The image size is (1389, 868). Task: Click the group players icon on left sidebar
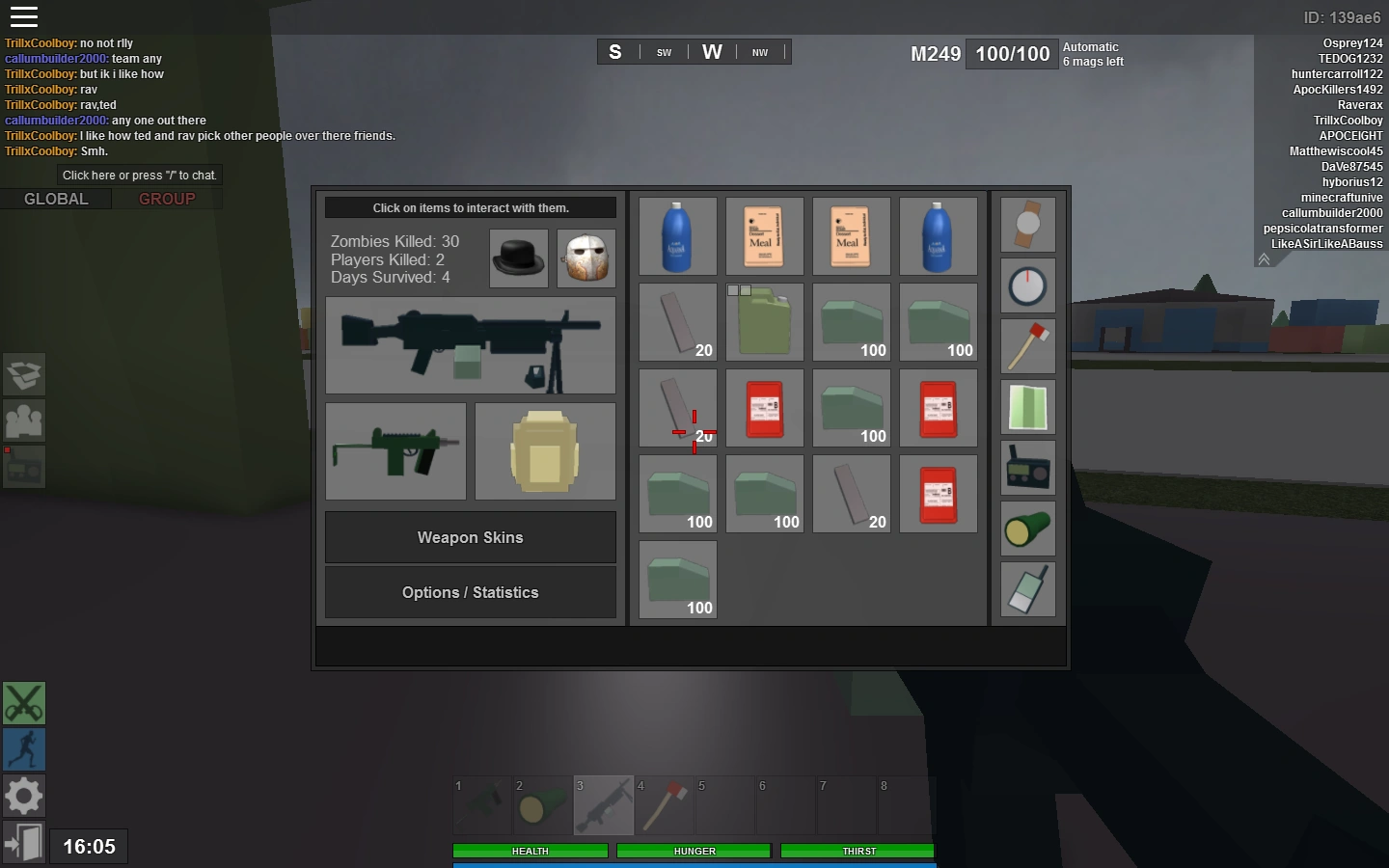[23, 420]
